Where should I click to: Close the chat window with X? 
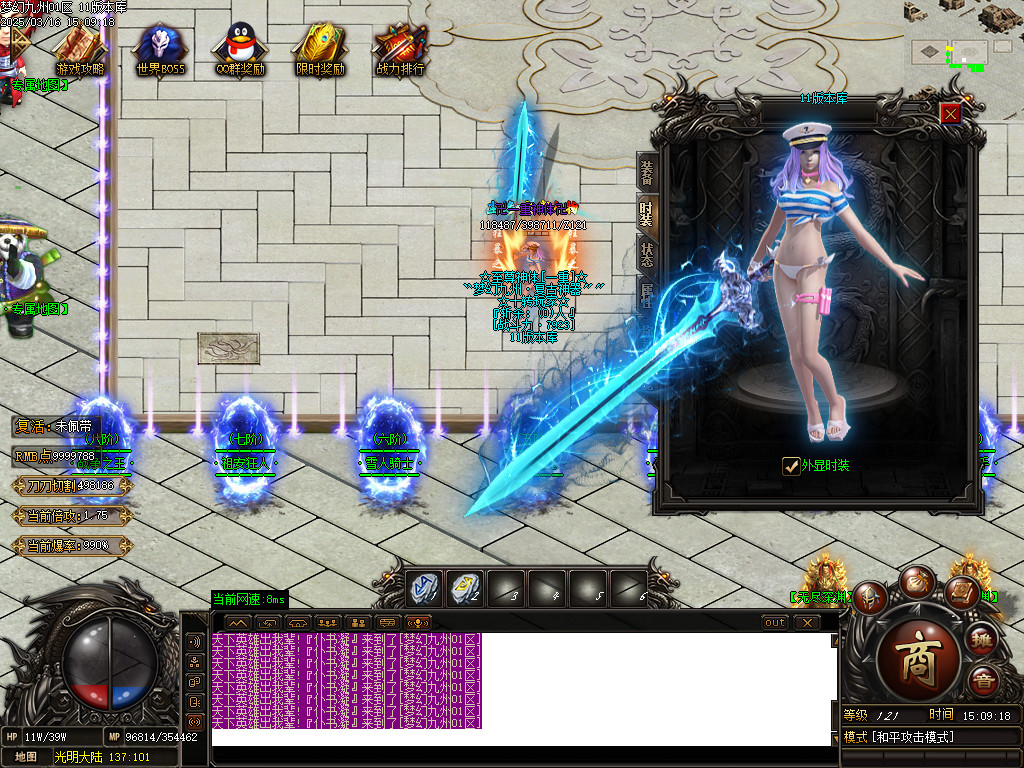coord(806,622)
